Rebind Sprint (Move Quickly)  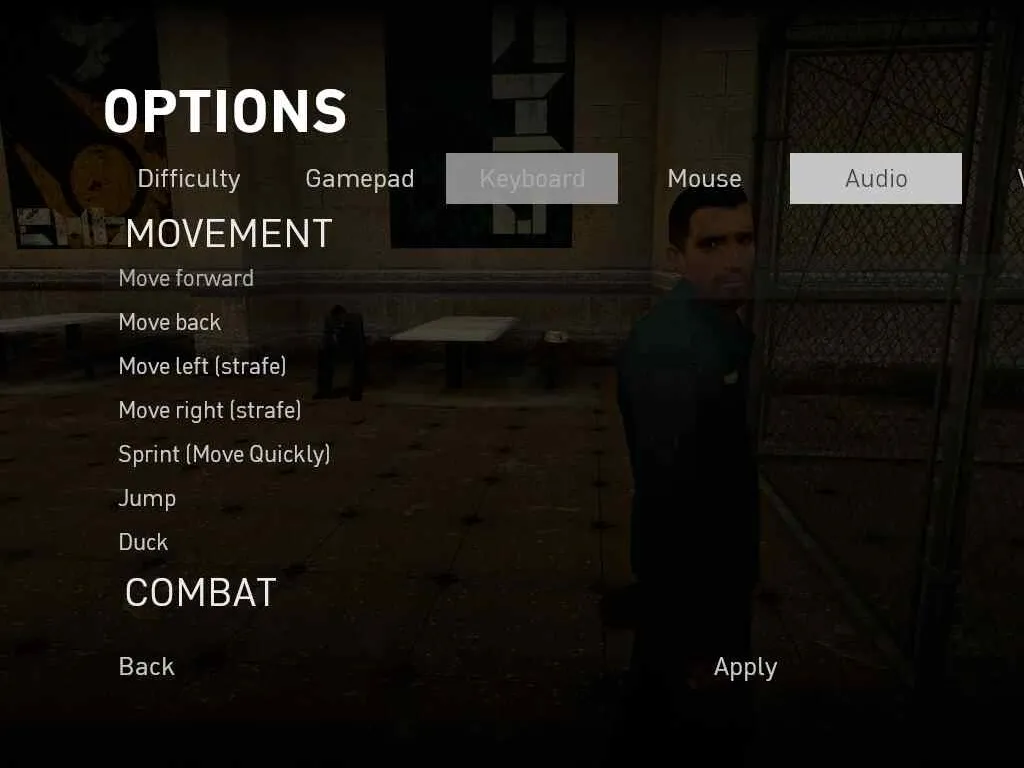coord(224,454)
